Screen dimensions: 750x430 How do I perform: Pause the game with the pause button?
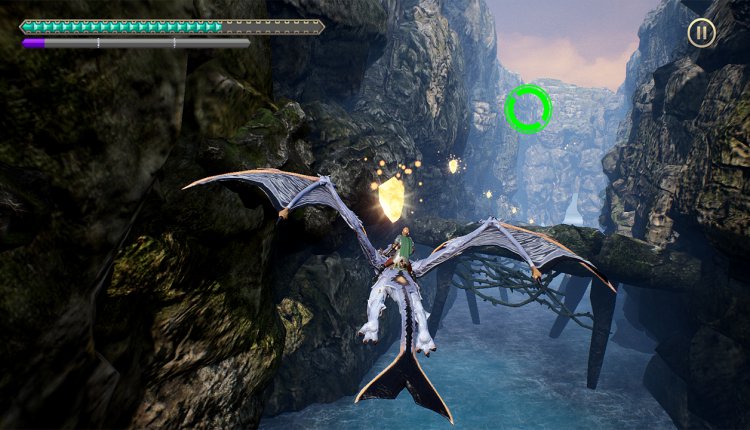701,33
